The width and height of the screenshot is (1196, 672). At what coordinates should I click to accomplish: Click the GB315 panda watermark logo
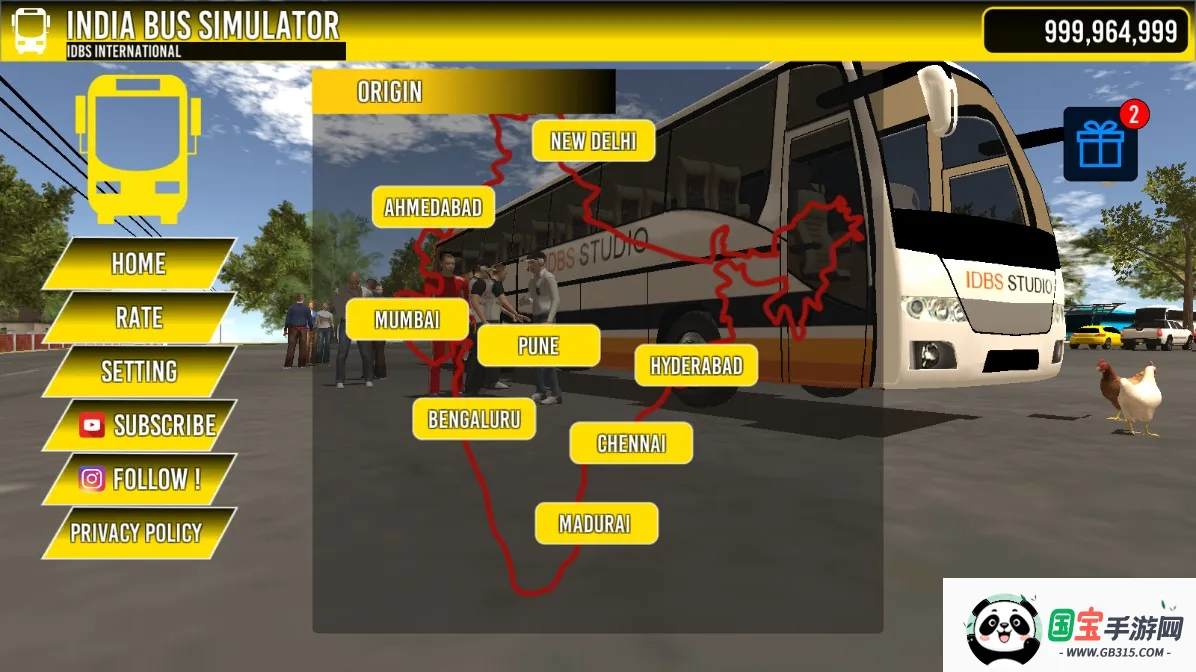1068,626
